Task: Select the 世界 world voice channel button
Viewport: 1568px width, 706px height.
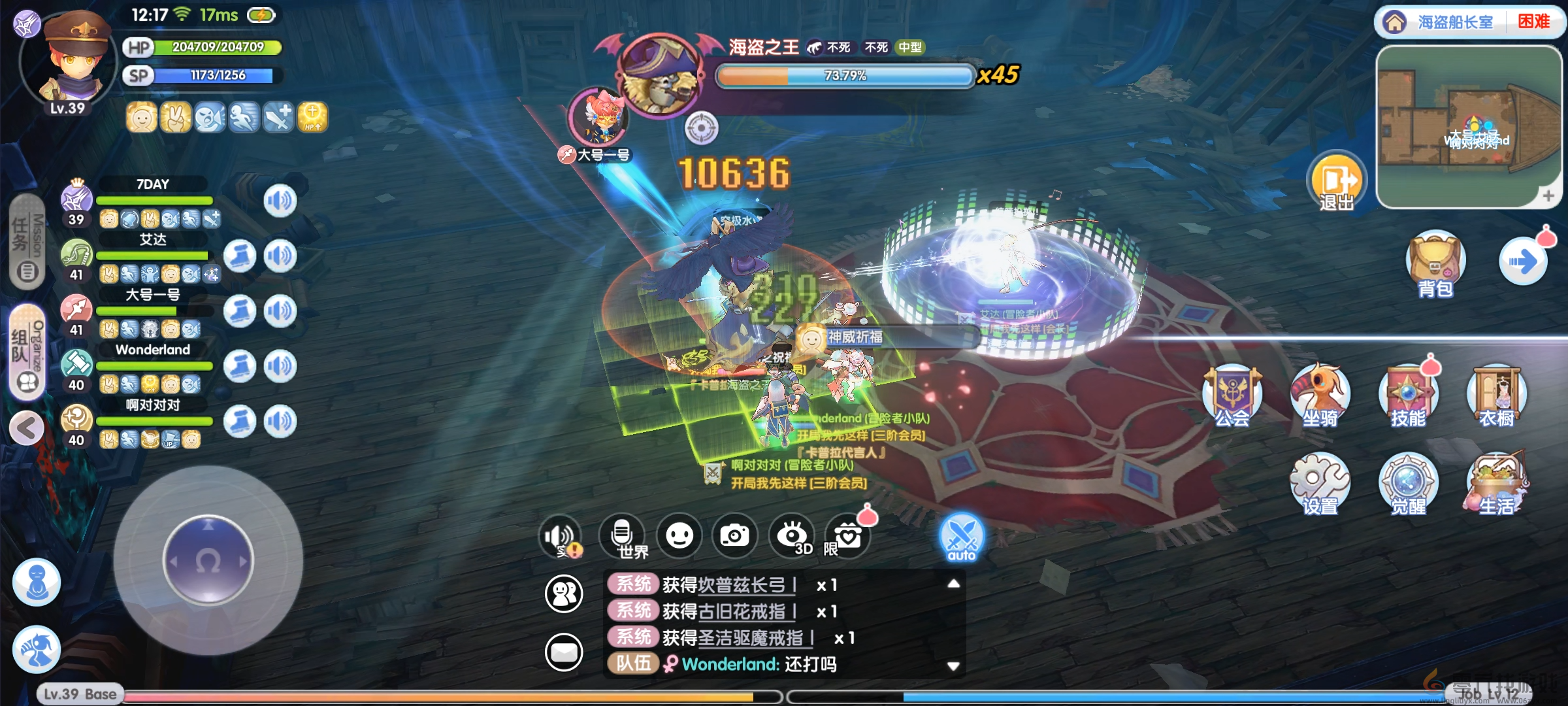Action: 623,536
